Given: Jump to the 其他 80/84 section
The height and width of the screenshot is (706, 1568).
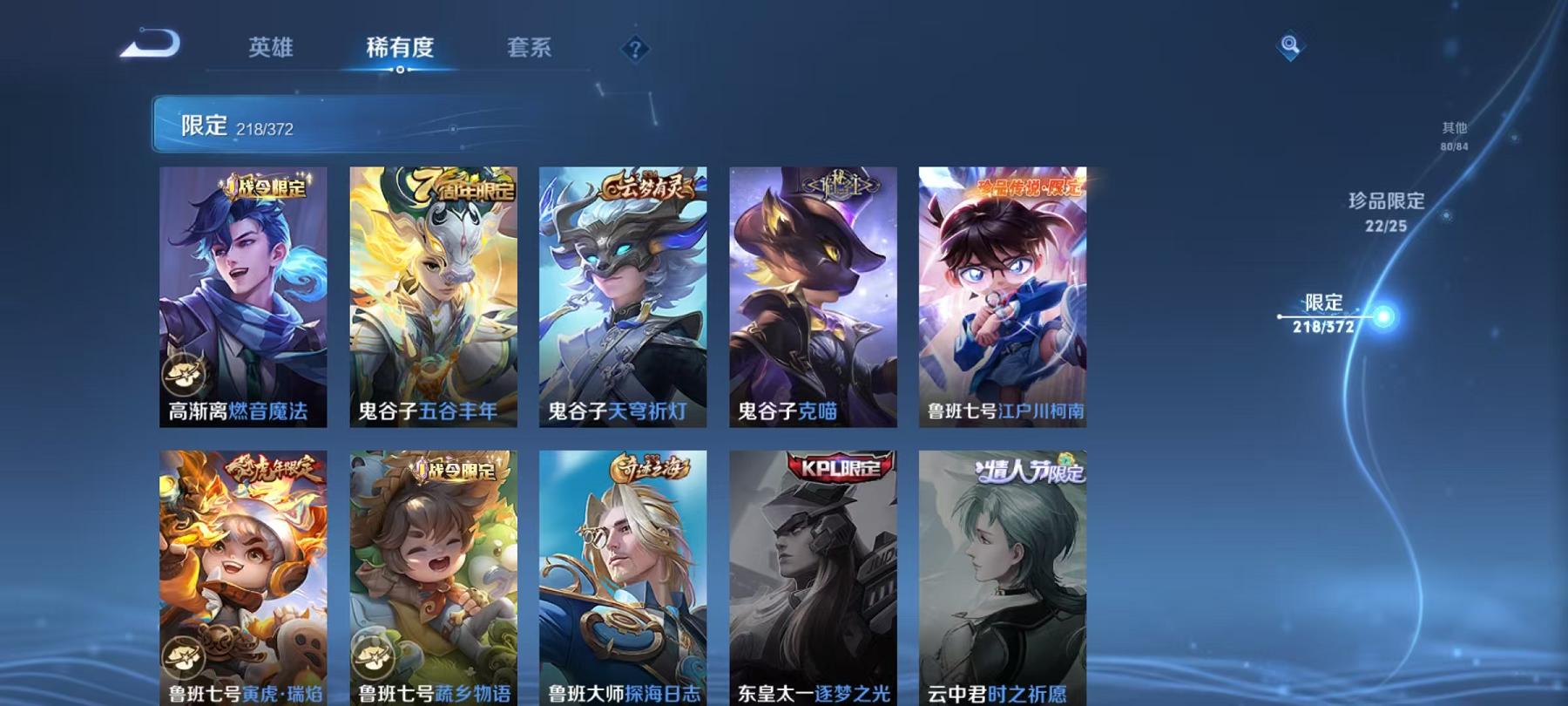Looking at the screenshot, I should point(1453,136).
